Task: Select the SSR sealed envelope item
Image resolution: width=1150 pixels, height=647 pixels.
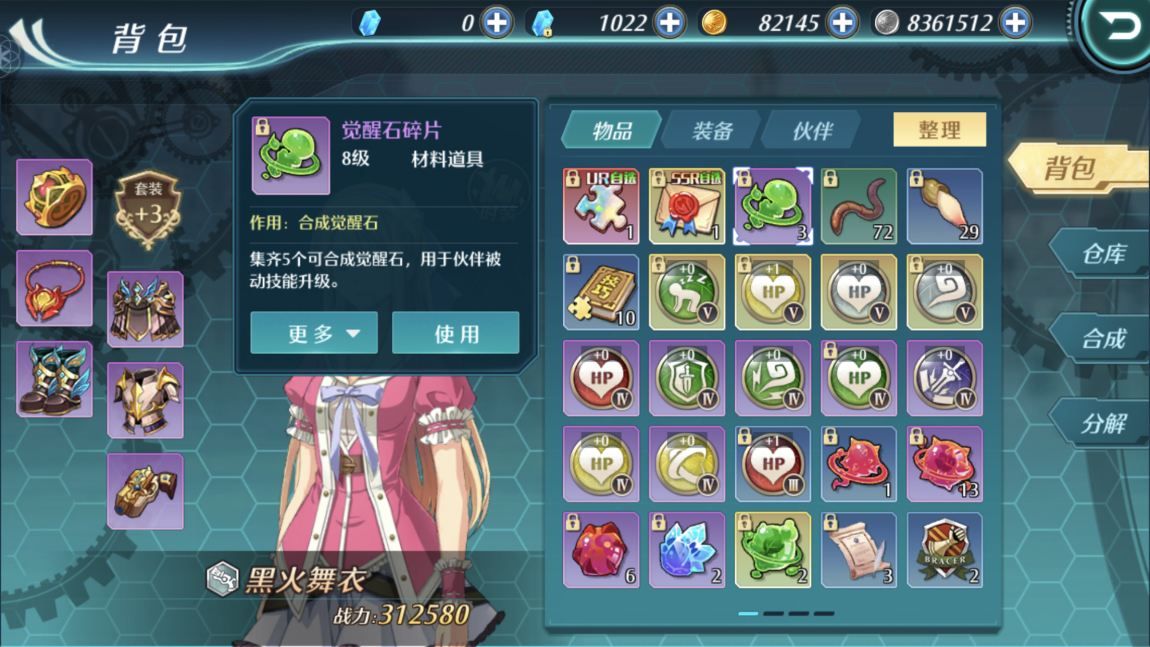Action: pos(687,207)
